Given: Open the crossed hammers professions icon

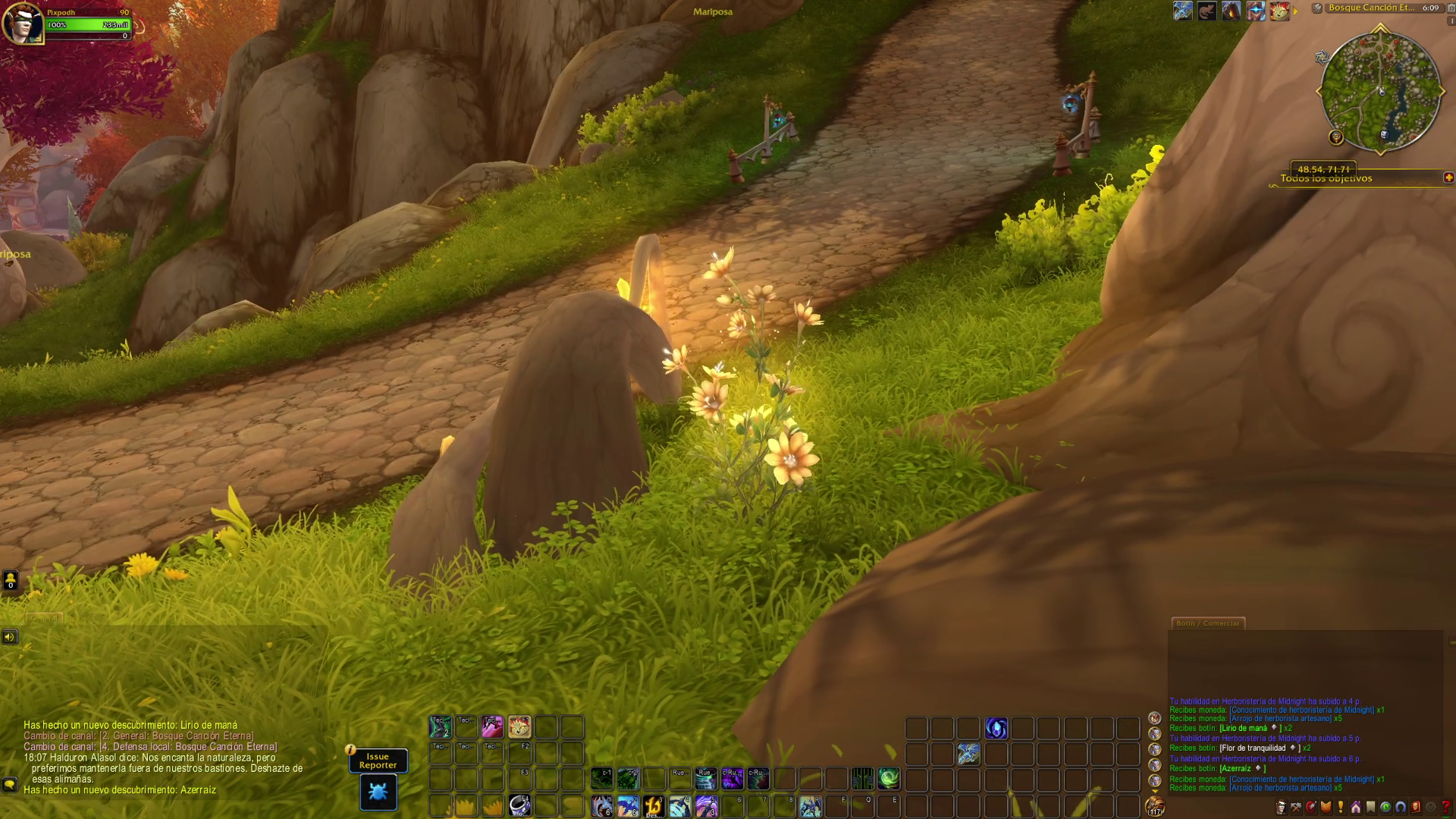Looking at the screenshot, I should tap(1296, 807).
